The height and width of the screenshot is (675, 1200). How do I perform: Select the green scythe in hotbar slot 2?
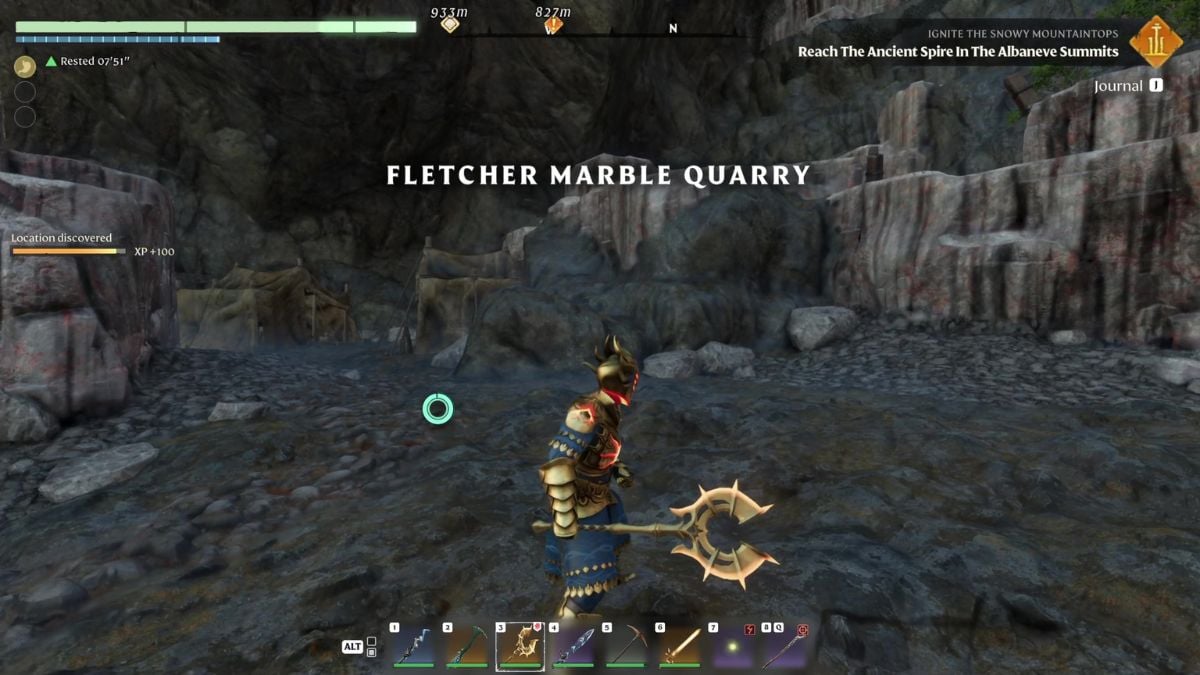click(x=466, y=646)
